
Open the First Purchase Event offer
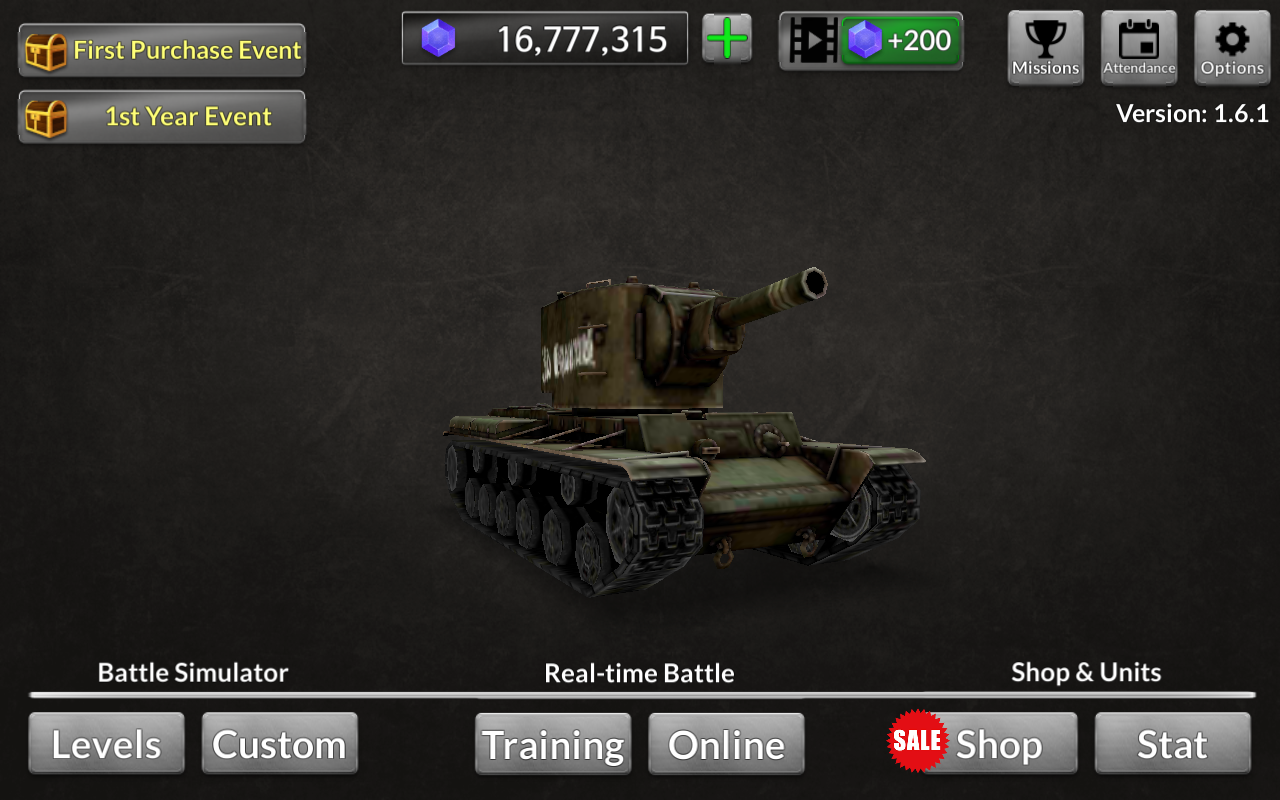coord(162,50)
